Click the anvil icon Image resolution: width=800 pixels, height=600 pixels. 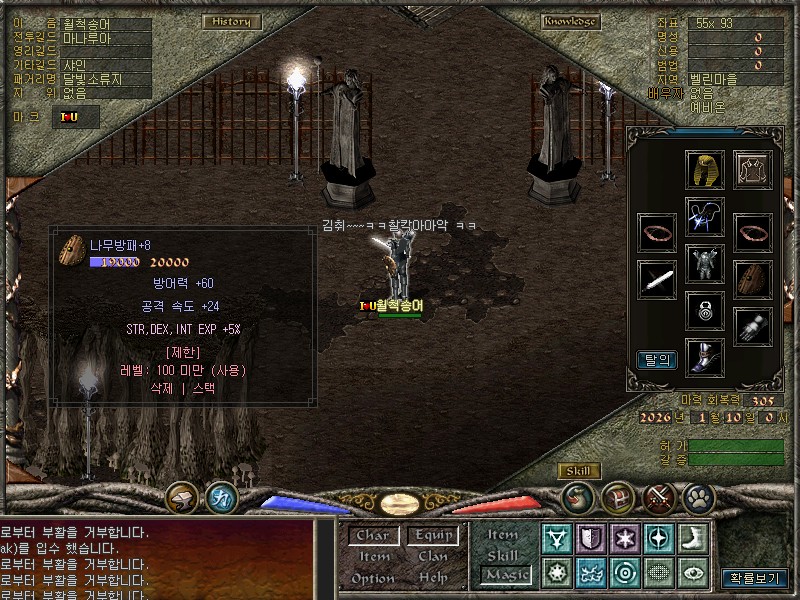tap(182, 496)
